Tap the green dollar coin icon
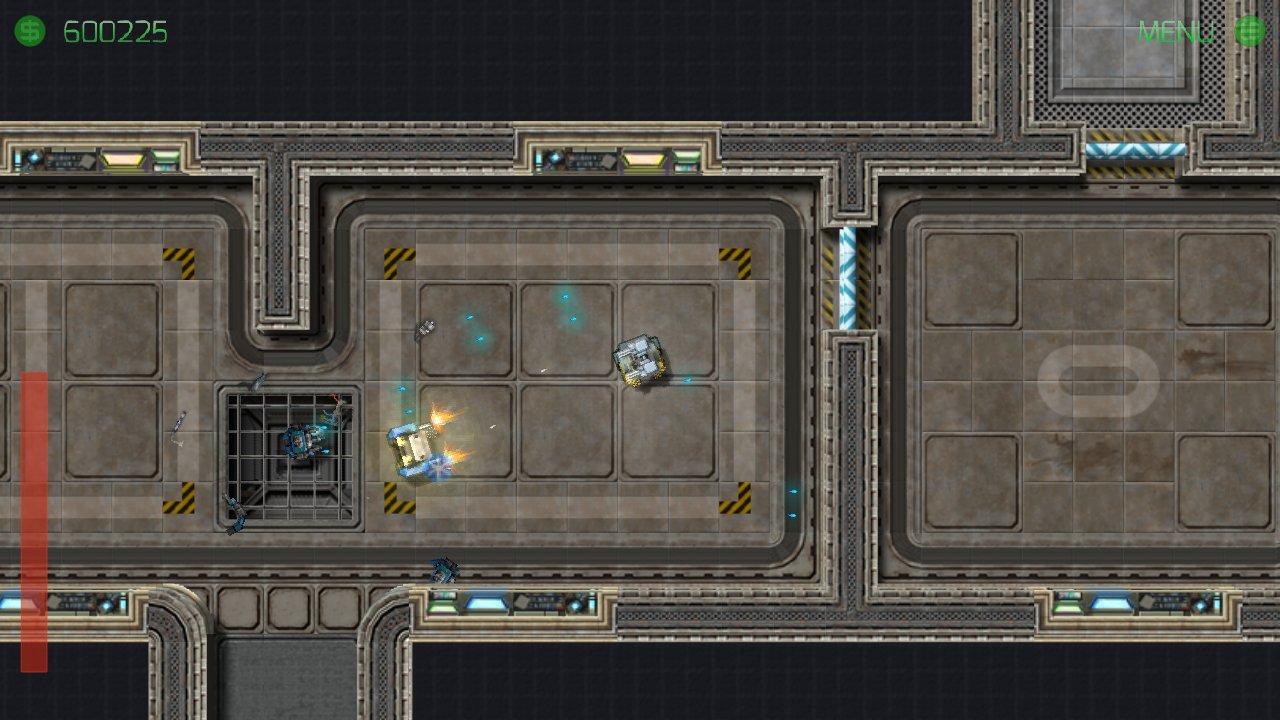Screen dimensions: 1280x720 point(29,32)
